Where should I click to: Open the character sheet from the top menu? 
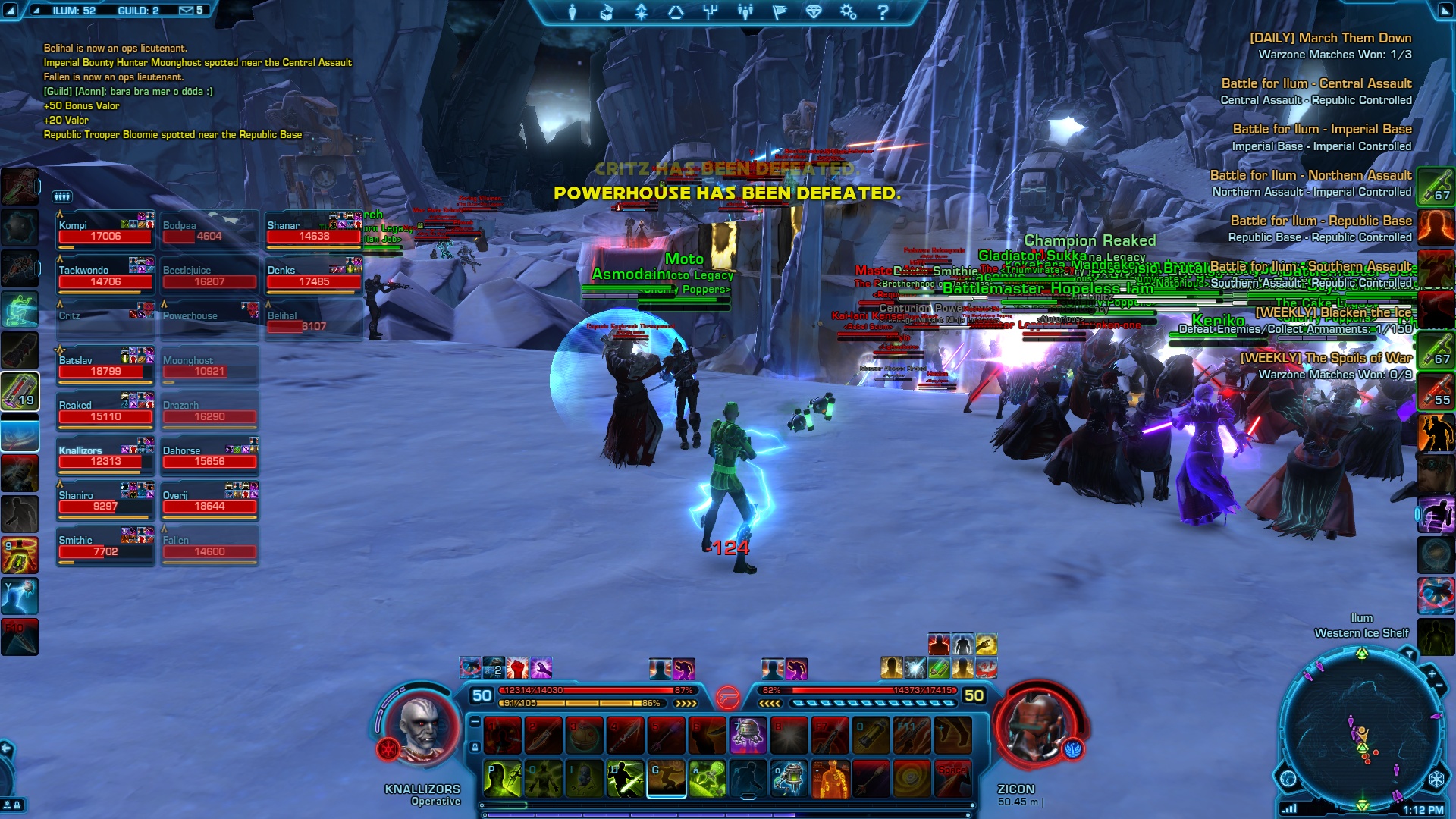pos(573,12)
